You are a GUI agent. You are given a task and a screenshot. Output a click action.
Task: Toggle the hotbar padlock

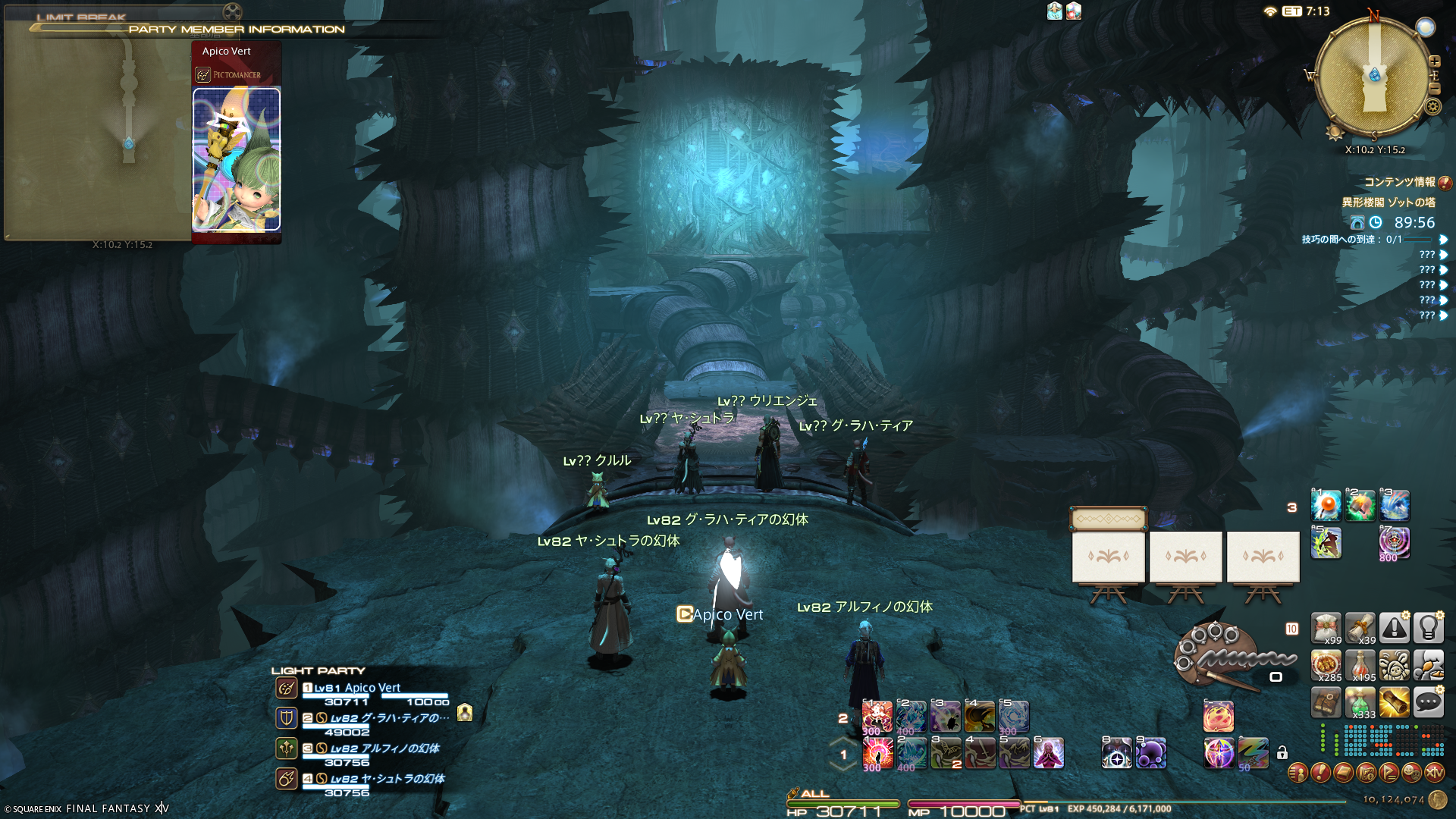pyautogui.click(x=1282, y=753)
